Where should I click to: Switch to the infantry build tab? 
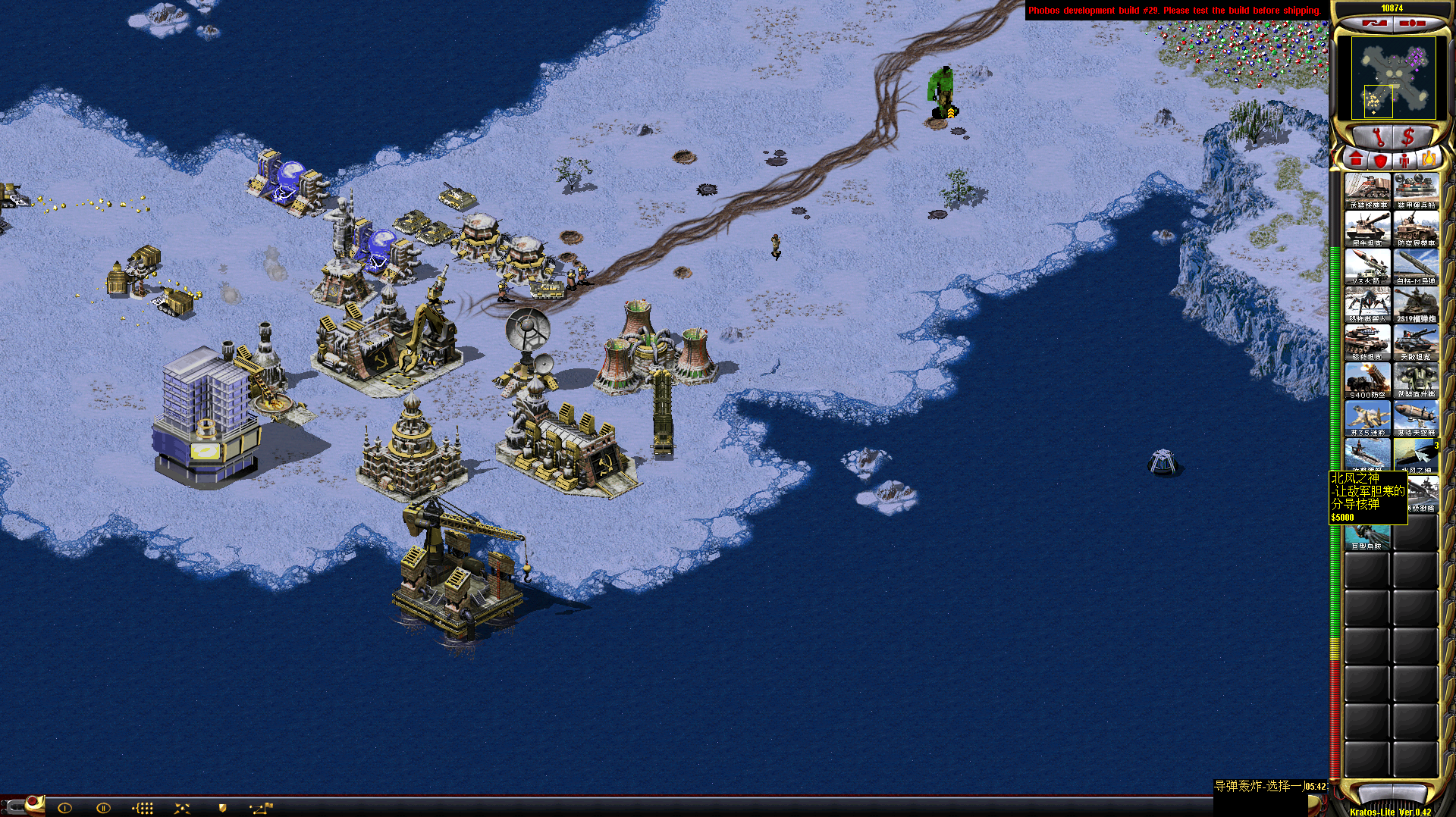tap(1404, 160)
